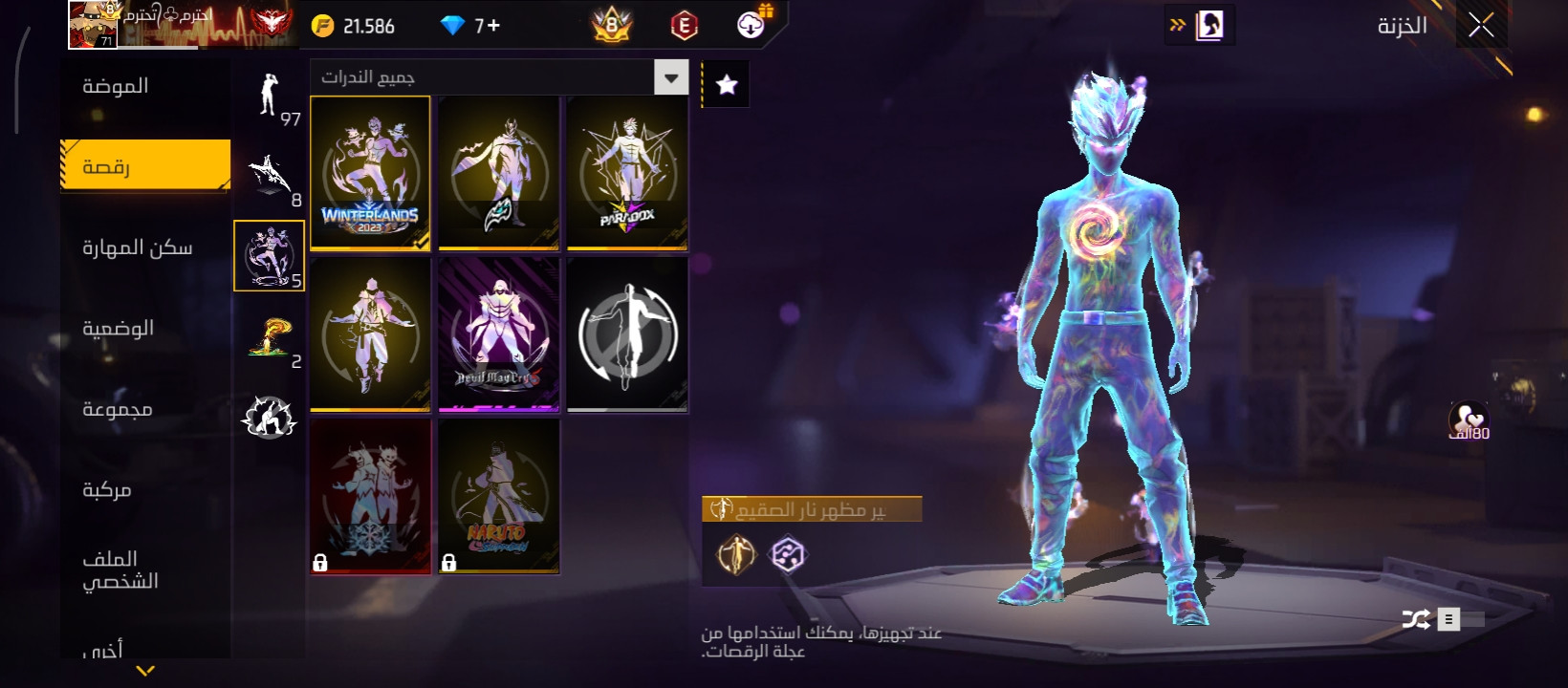Viewport: 1568px width, 688px height.
Task: Pick the Paradox emote tile
Action: tap(627, 173)
